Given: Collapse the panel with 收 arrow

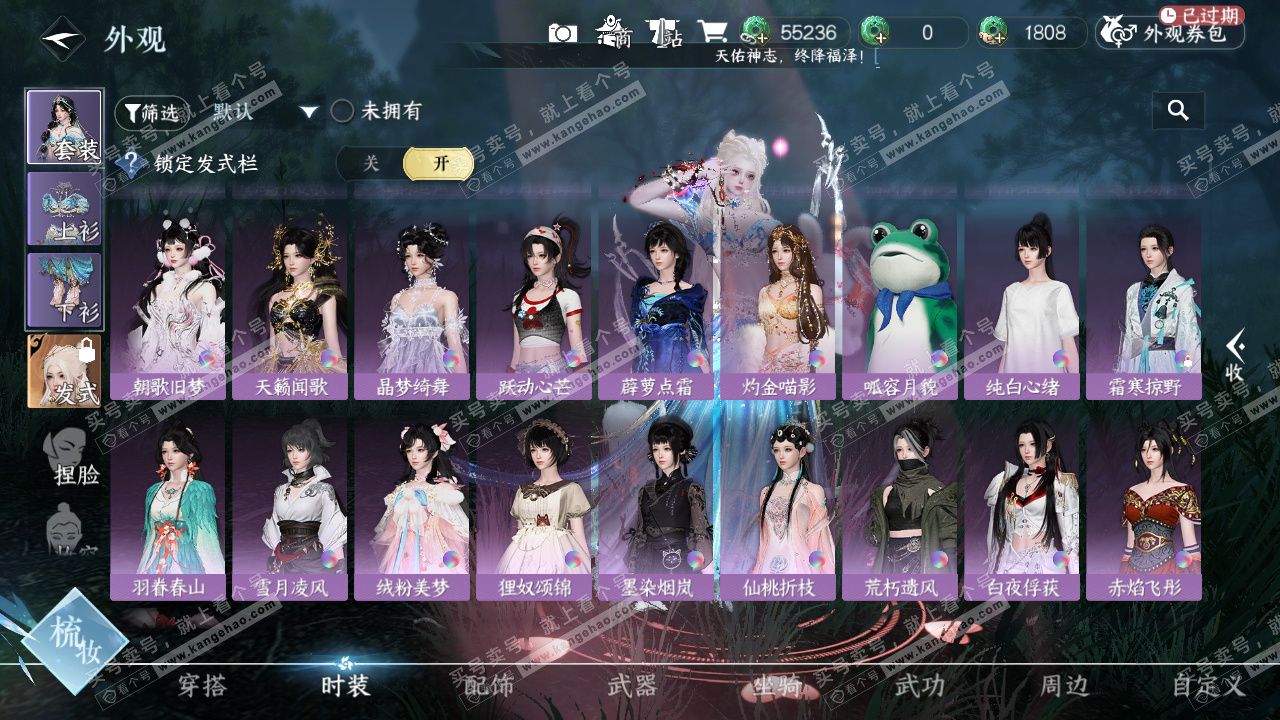Looking at the screenshot, I should (x=1235, y=356).
